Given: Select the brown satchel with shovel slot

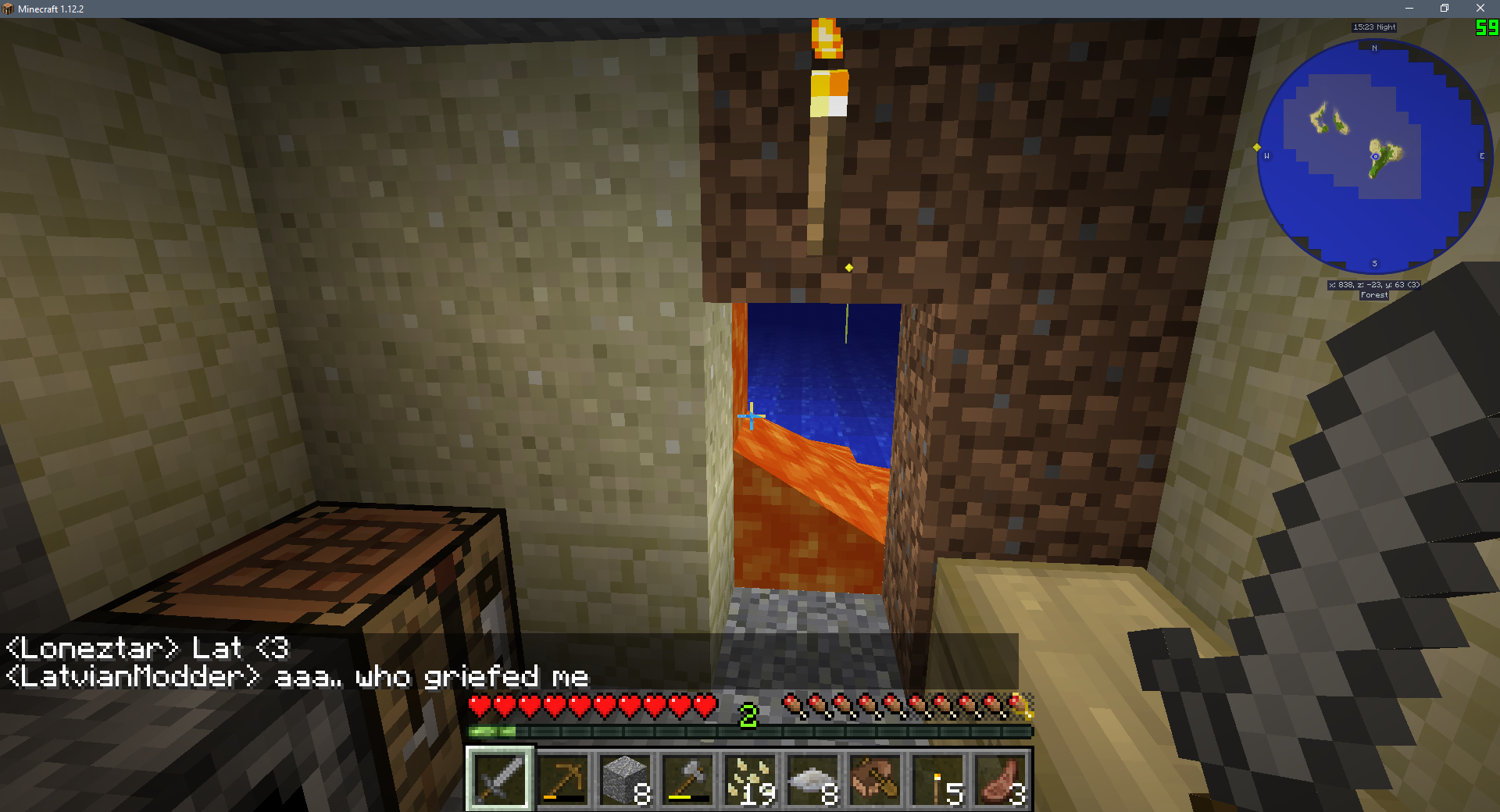Looking at the screenshot, I should (875, 778).
